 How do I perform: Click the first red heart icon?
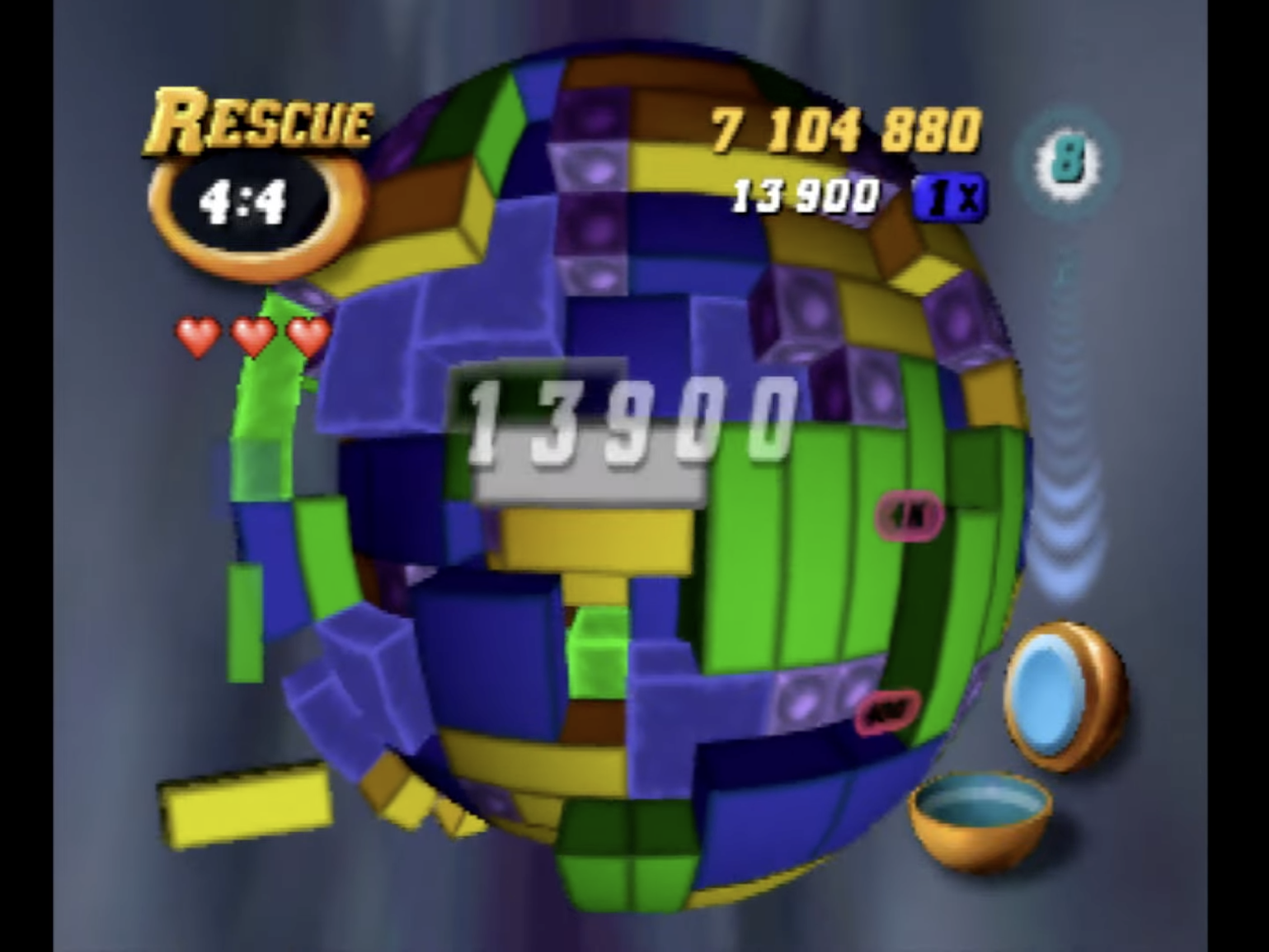click(198, 336)
